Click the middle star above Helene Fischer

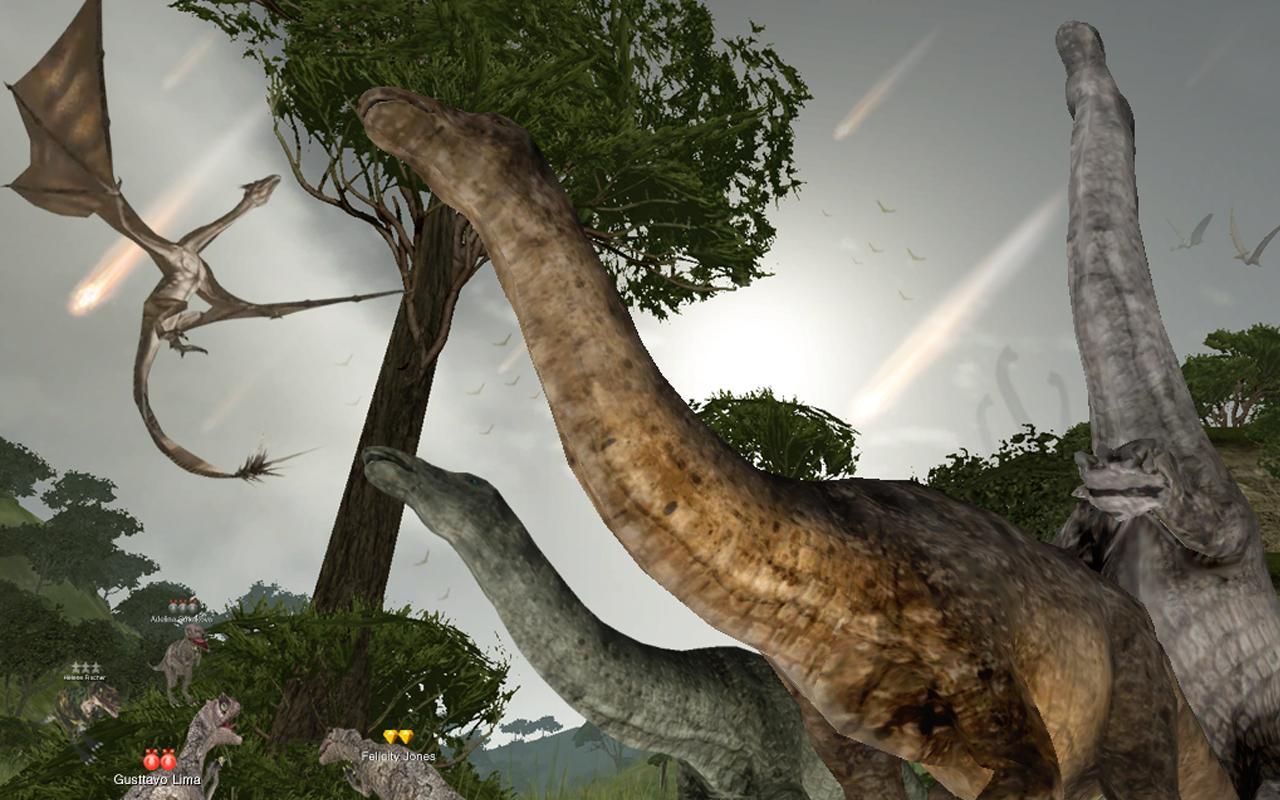coord(86,666)
